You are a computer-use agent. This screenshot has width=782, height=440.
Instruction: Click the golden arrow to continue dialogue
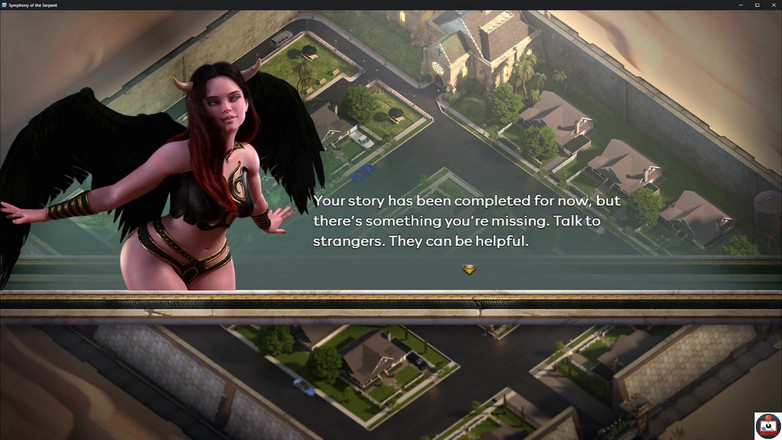coord(469,269)
